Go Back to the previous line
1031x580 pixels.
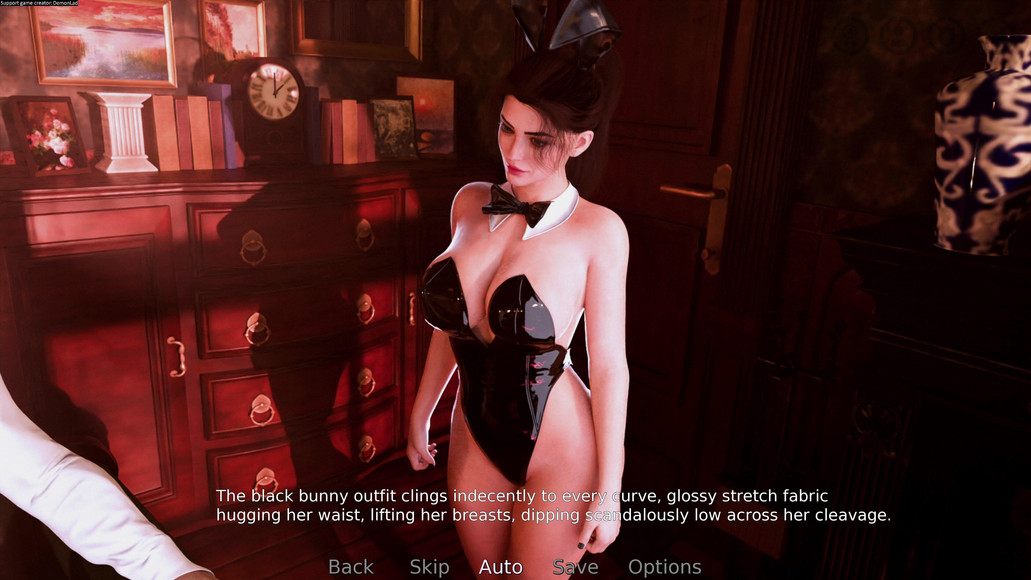click(351, 567)
